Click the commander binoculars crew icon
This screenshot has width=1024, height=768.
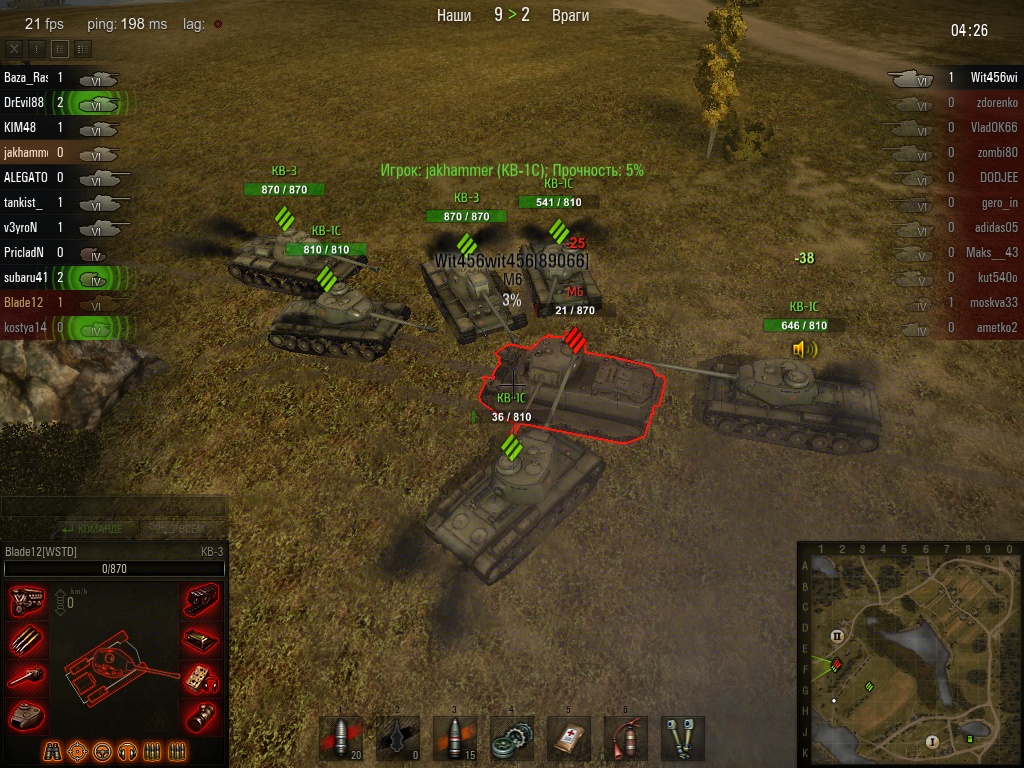click(x=52, y=751)
